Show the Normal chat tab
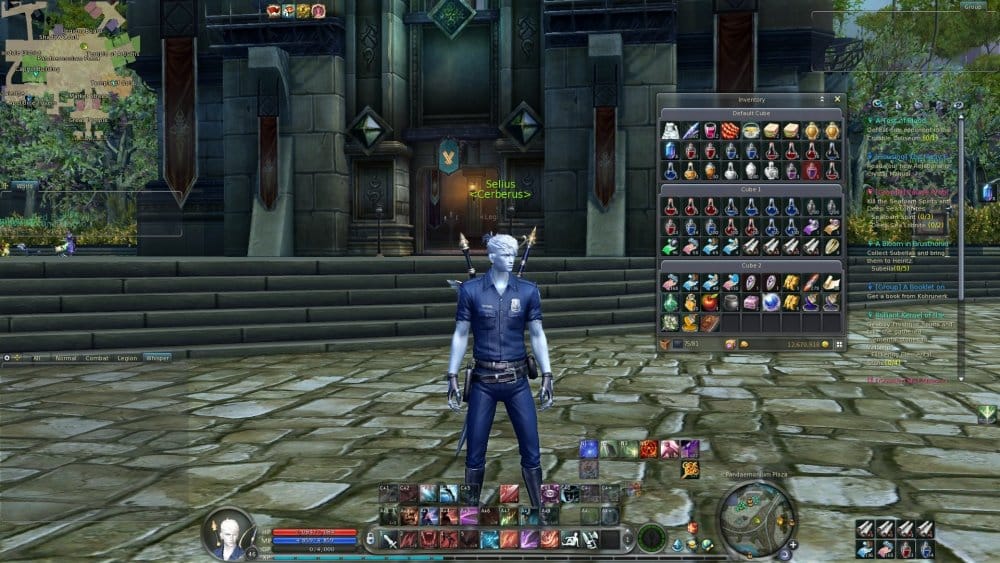The height and width of the screenshot is (563, 1000). click(x=66, y=357)
